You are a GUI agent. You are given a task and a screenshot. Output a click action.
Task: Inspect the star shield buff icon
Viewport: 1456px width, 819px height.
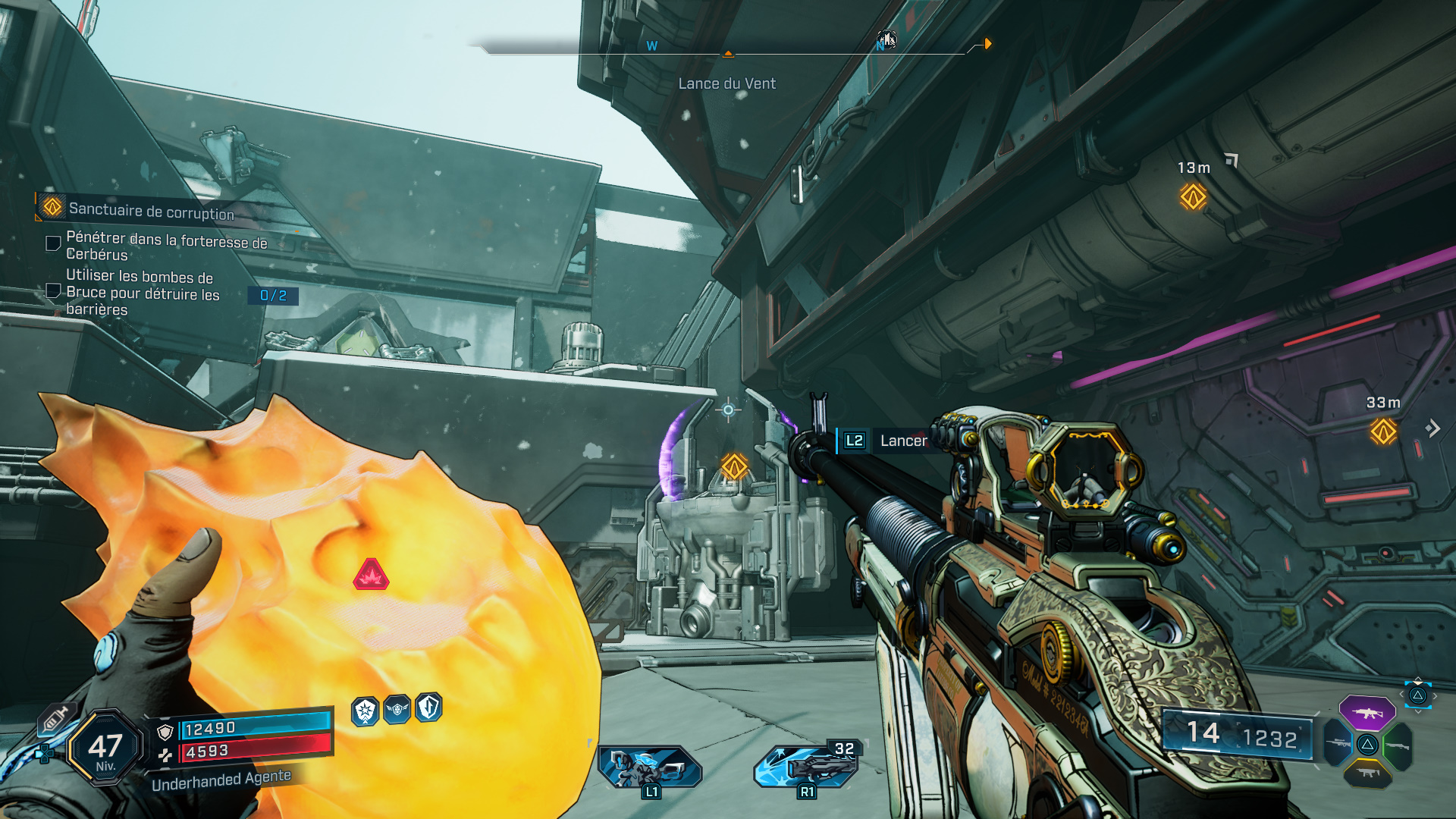[x=365, y=711]
